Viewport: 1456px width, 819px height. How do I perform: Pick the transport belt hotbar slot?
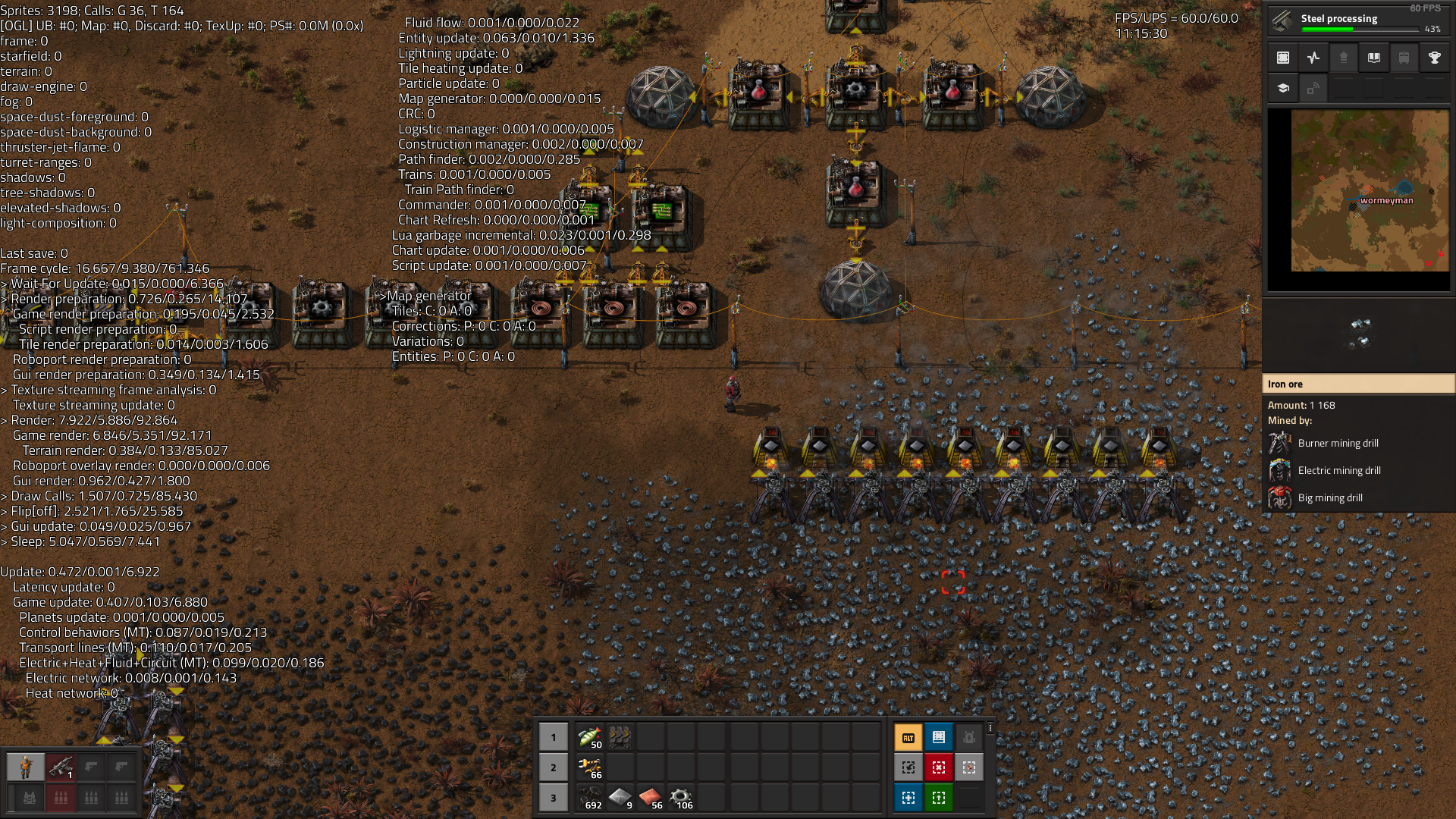(x=620, y=737)
